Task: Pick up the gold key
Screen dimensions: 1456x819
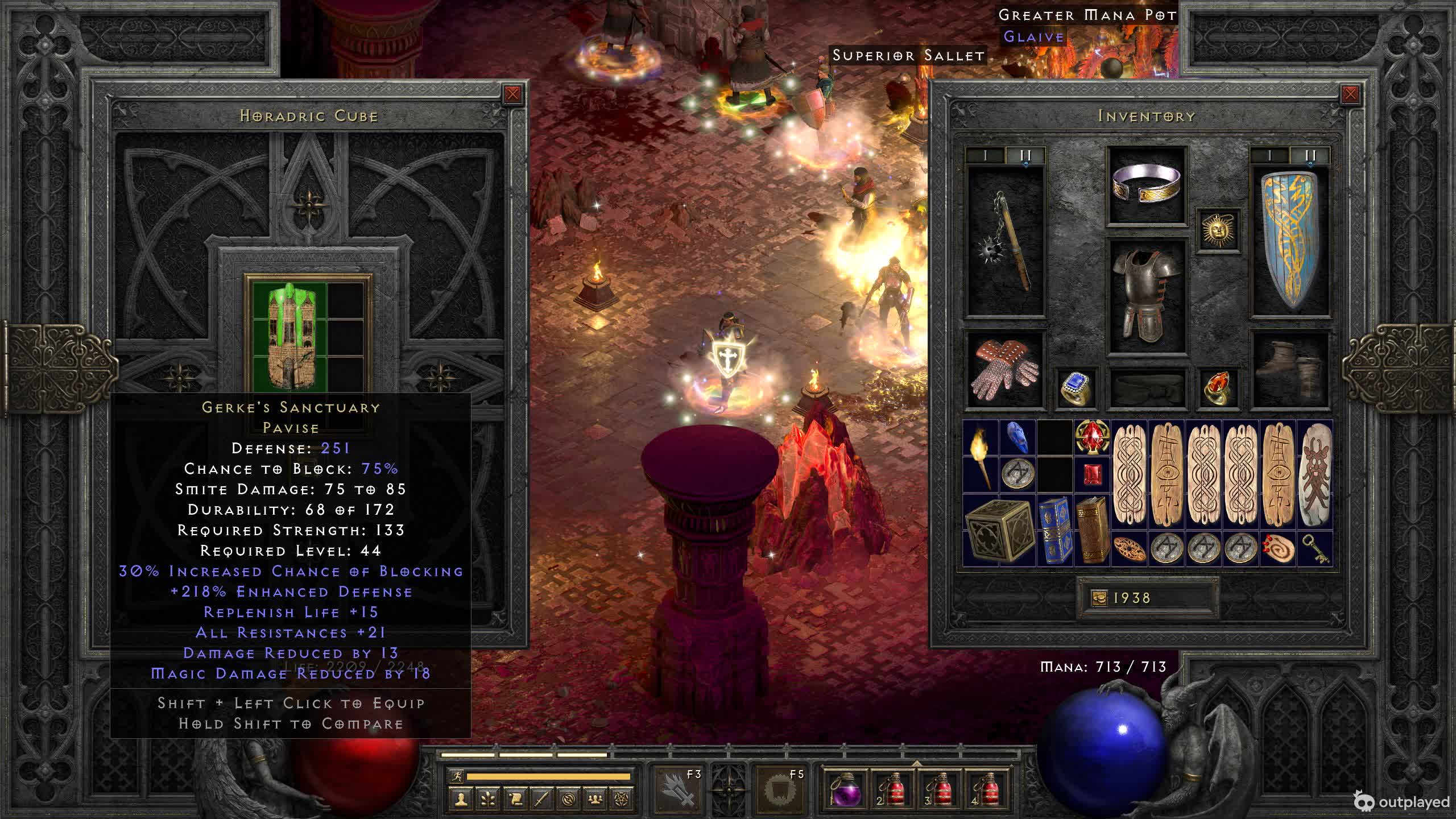Action: pos(1315,549)
